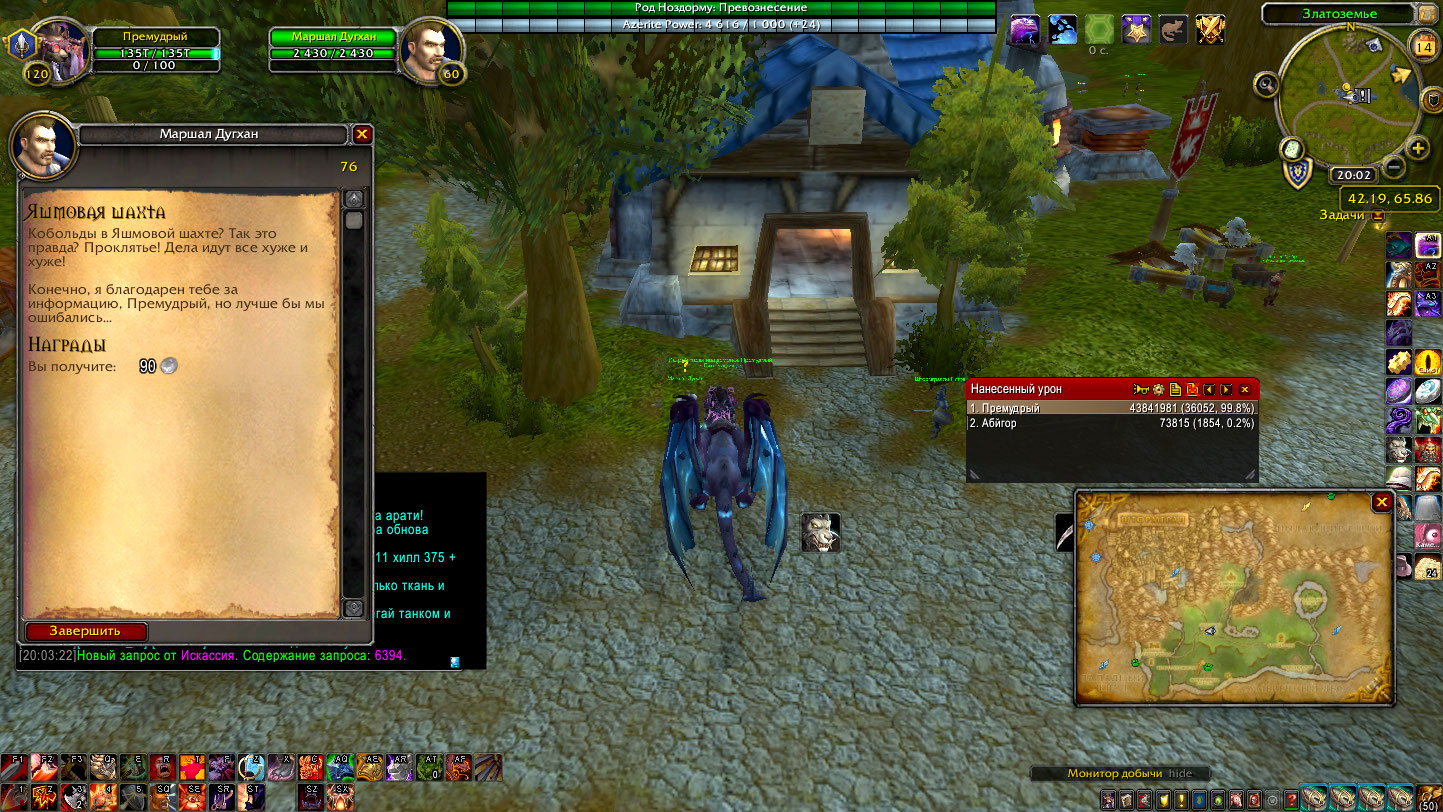Click the crossed golden swords buff icon
The width and height of the screenshot is (1443, 812).
click(1211, 29)
